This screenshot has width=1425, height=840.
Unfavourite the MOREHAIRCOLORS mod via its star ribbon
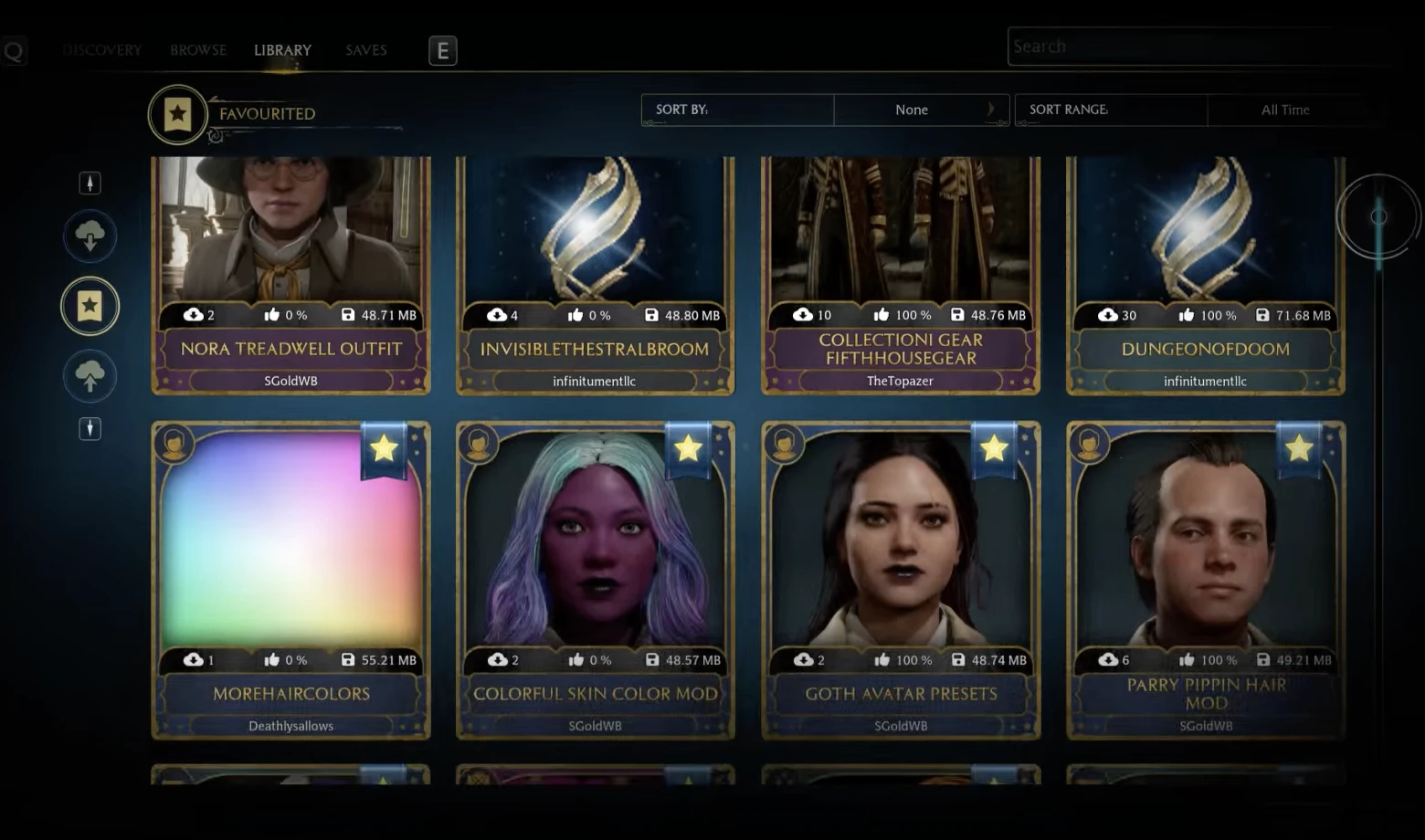(383, 447)
